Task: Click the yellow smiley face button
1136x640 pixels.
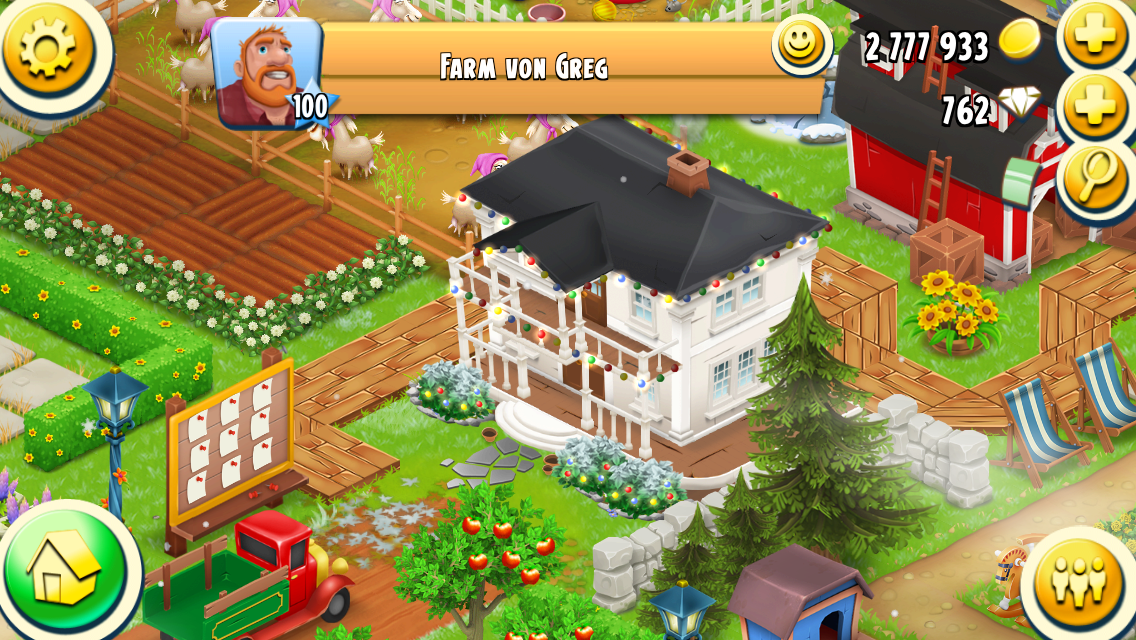Action: tap(801, 45)
